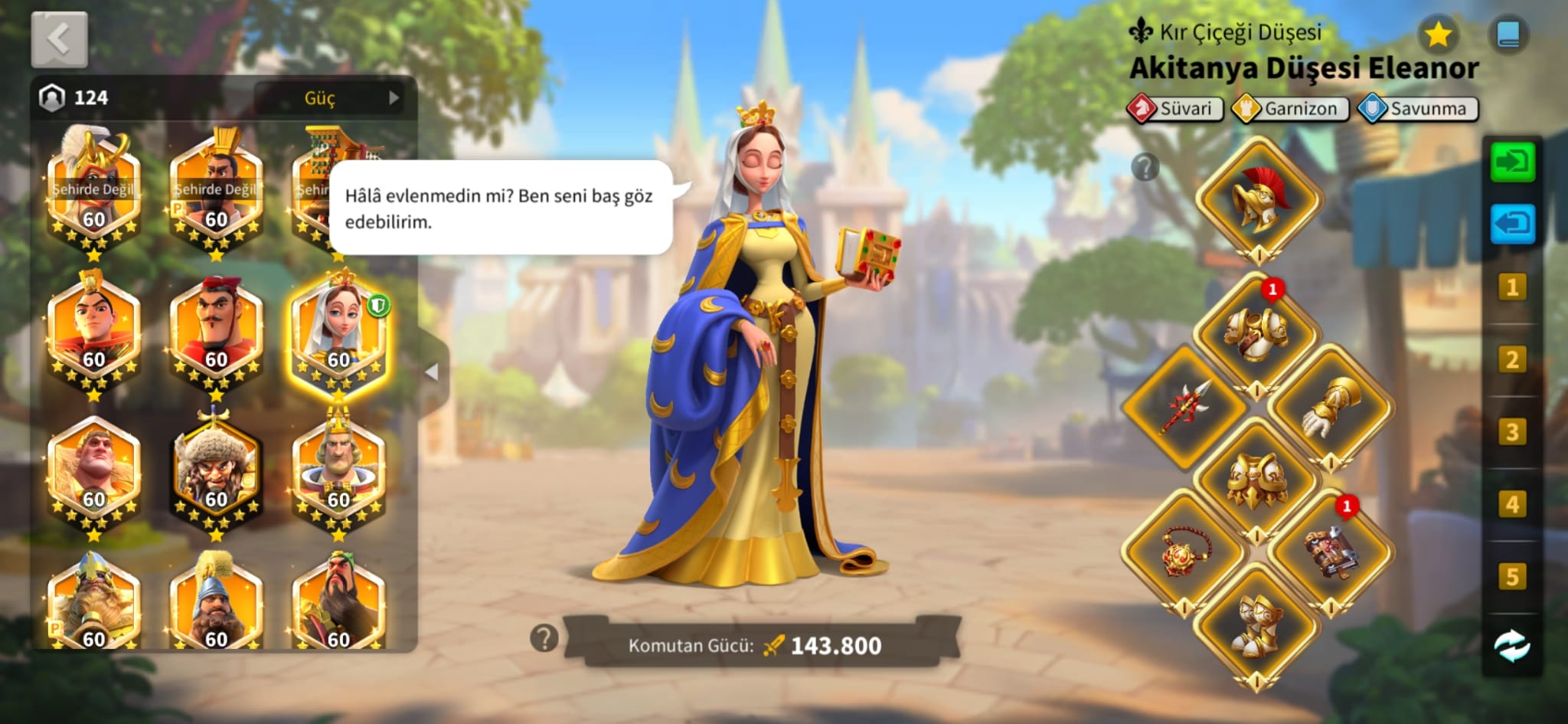Choose the golden gauntlet gloves slot

tap(1331, 407)
